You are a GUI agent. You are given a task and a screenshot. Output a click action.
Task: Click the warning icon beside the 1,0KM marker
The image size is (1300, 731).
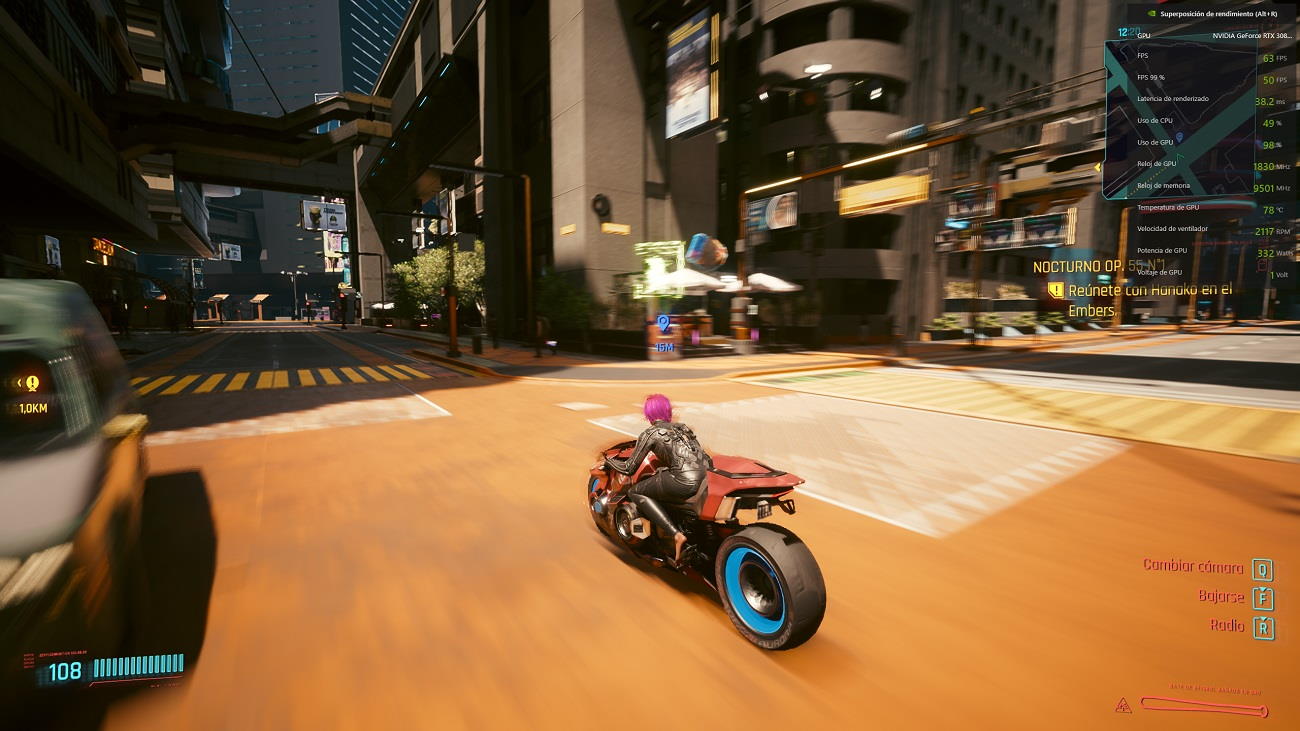30,381
